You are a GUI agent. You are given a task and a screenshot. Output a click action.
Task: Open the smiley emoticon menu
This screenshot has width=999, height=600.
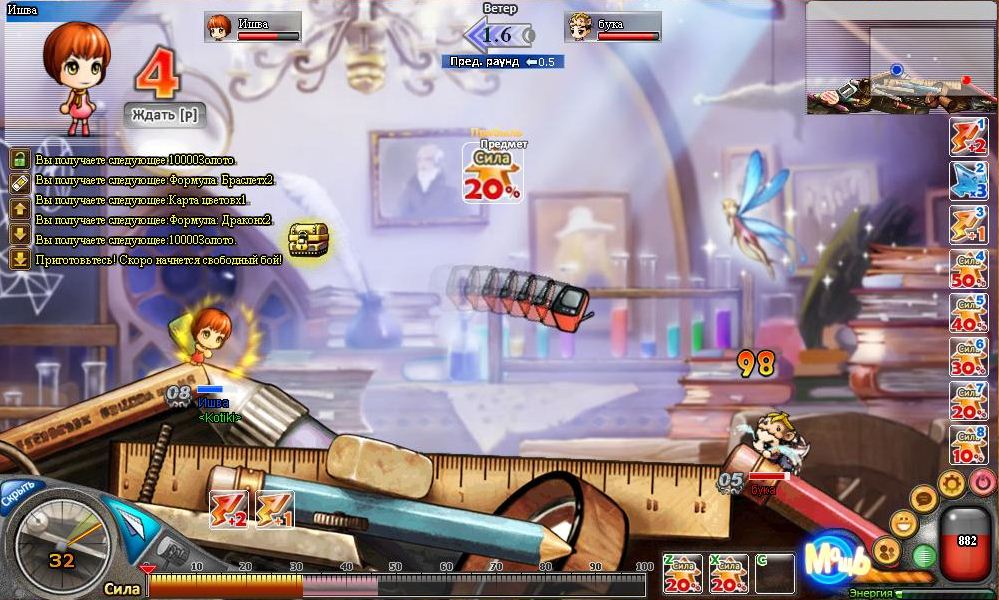pyautogui.click(x=904, y=522)
